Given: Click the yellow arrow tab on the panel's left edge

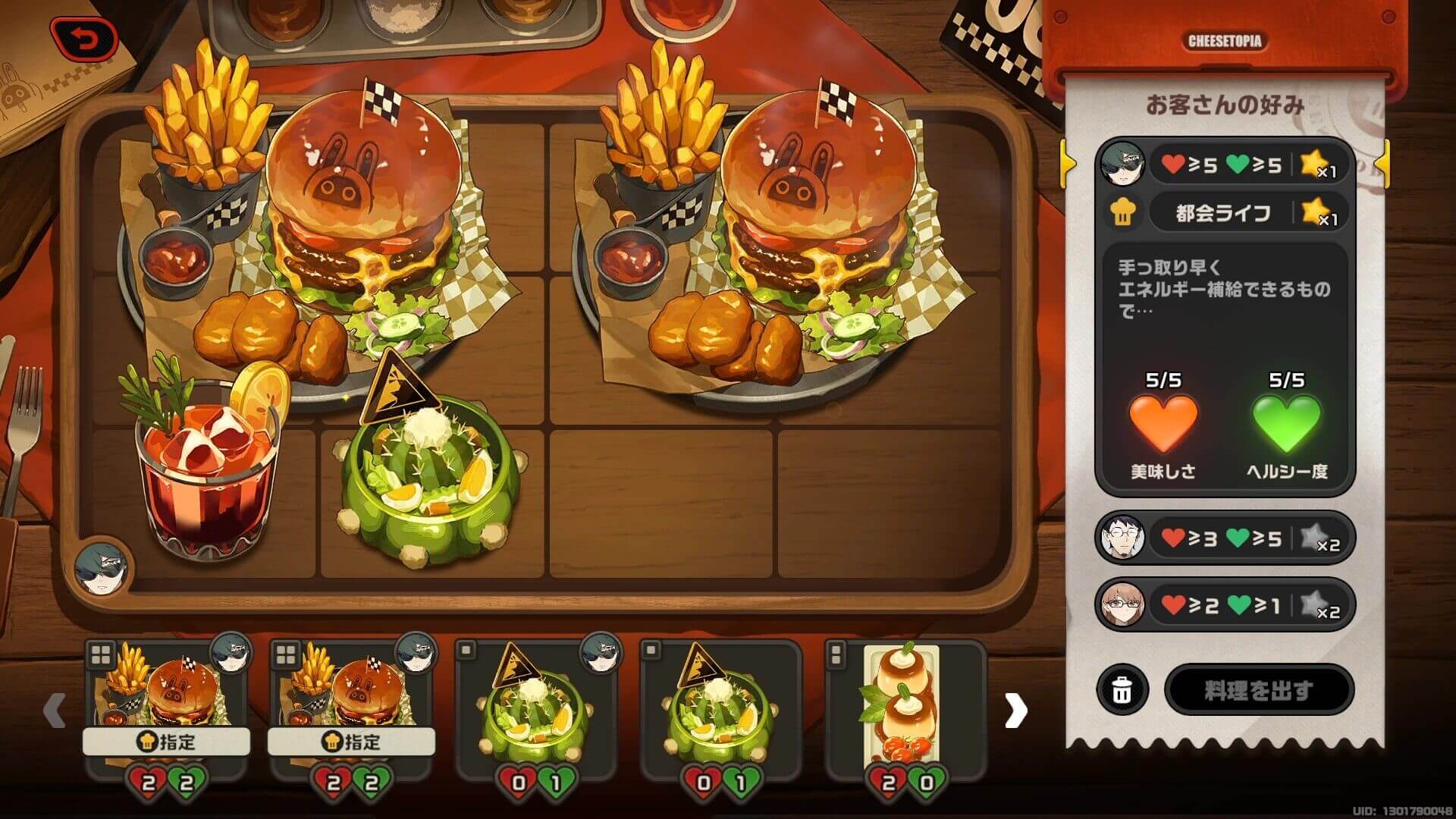Looking at the screenshot, I should click(1066, 162).
